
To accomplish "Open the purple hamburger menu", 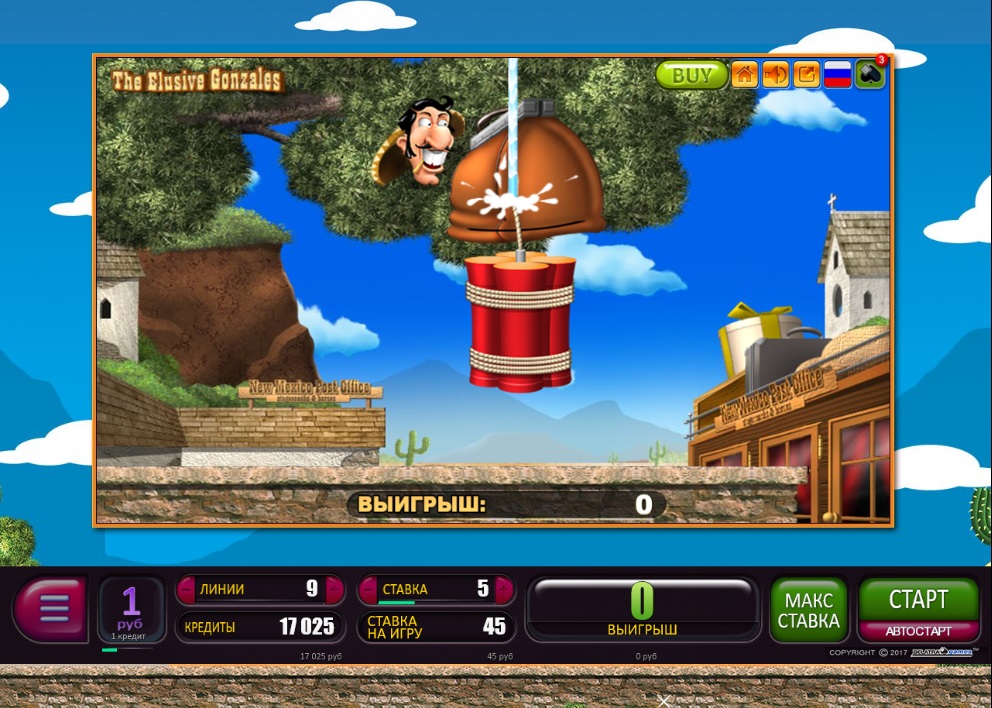I will point(53,607).
